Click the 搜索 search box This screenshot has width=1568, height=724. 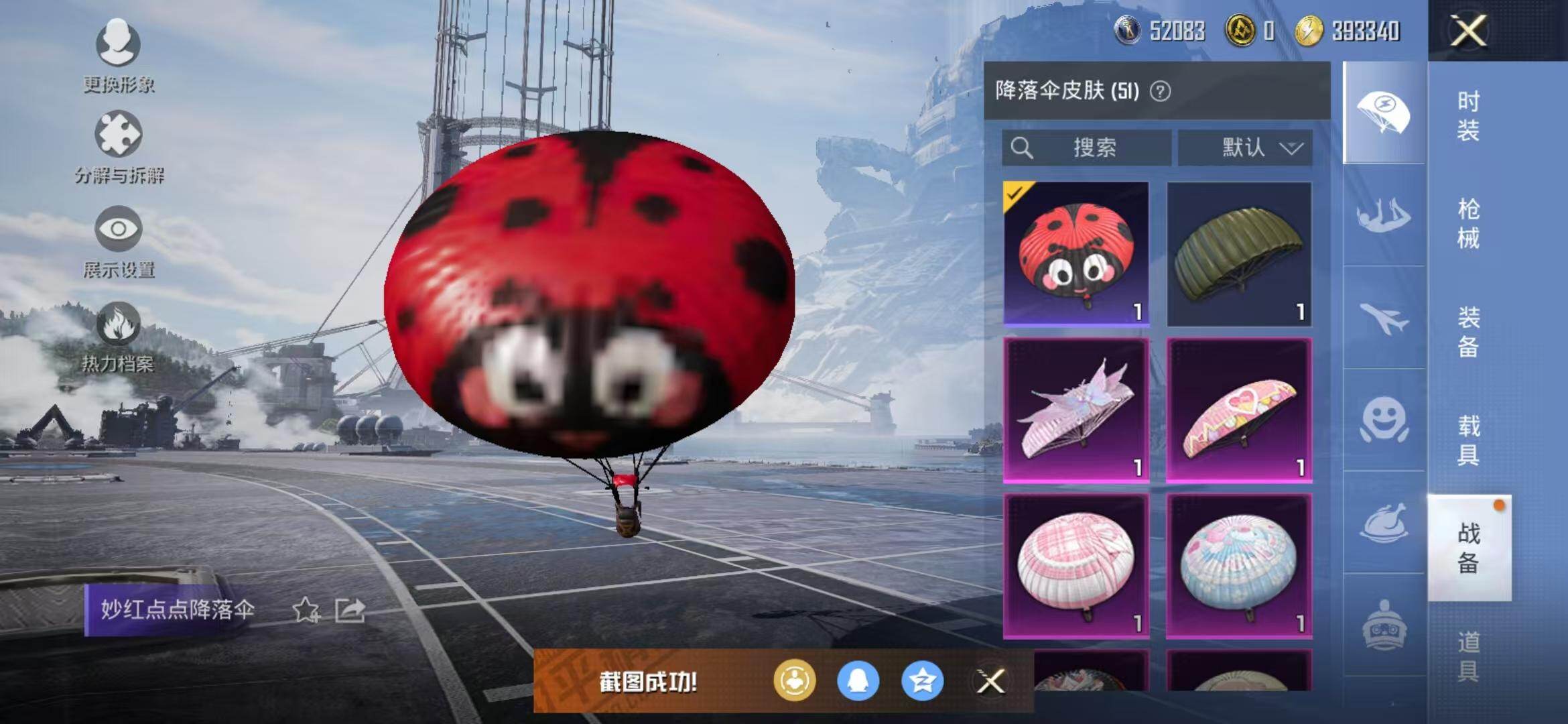point(1086,147)
